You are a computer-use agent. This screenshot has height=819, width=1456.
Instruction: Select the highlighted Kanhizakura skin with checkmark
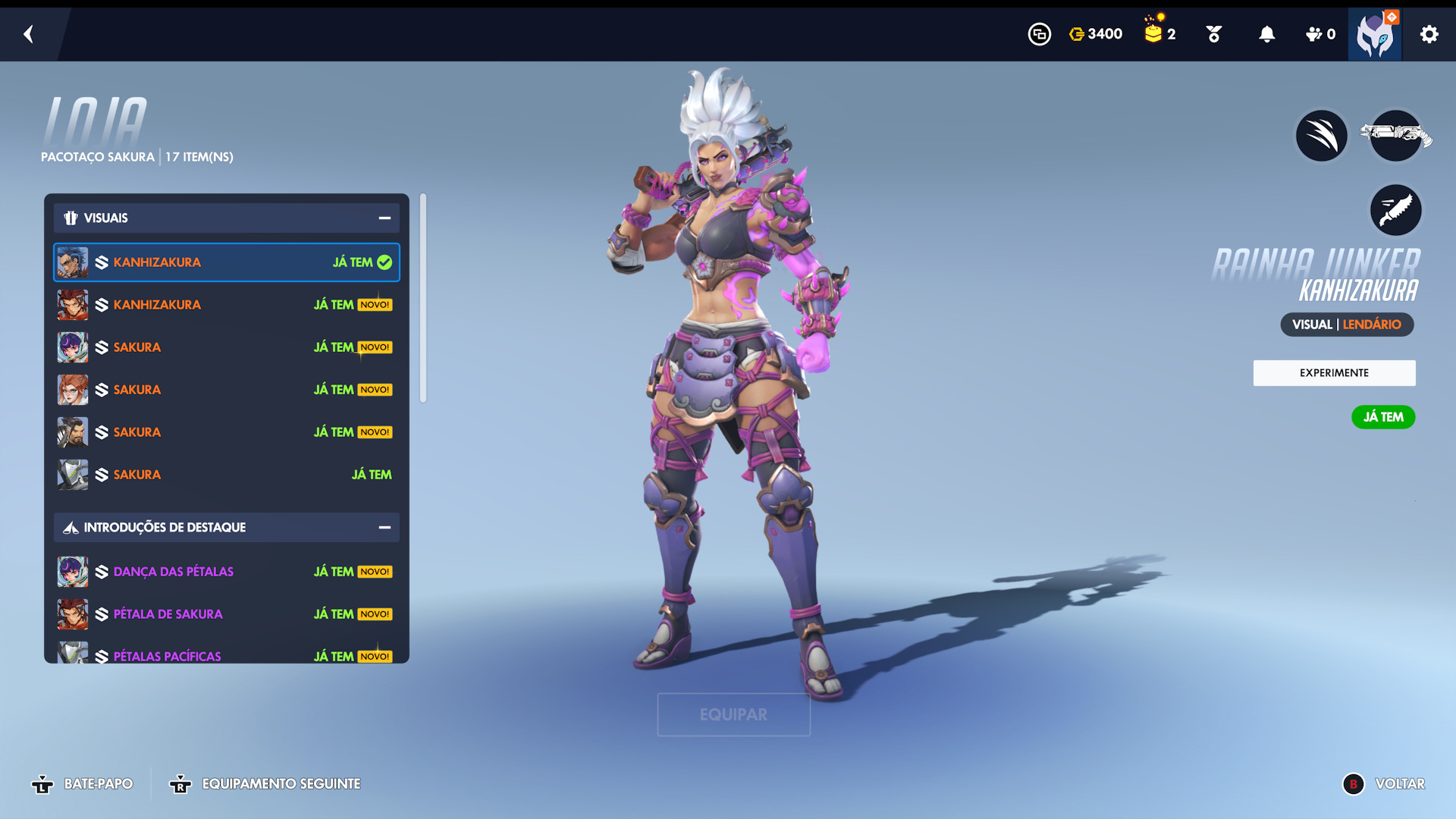226,262
